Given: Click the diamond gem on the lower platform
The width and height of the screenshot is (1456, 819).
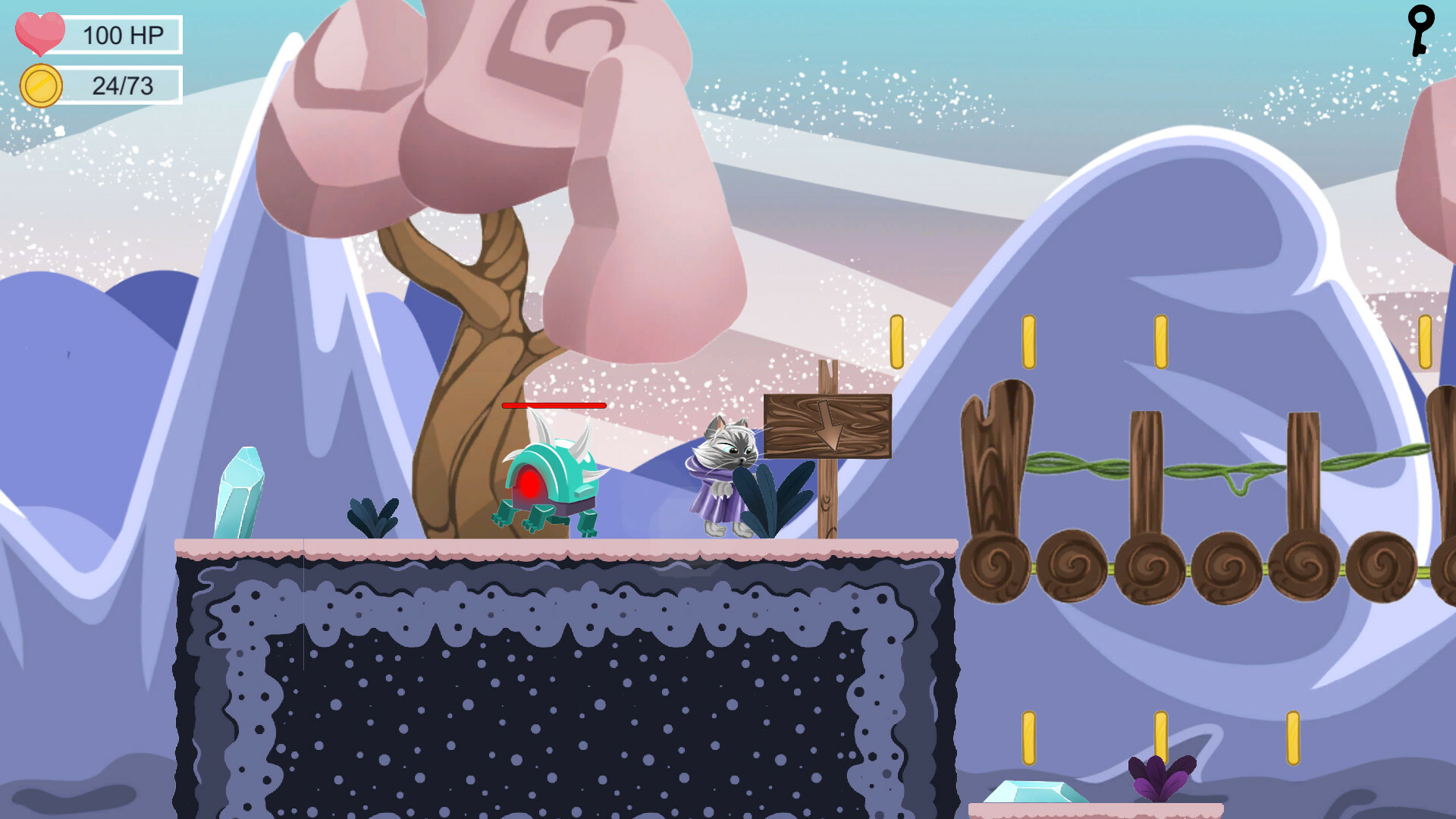Looking at the screenshot, I should 1031,792.
